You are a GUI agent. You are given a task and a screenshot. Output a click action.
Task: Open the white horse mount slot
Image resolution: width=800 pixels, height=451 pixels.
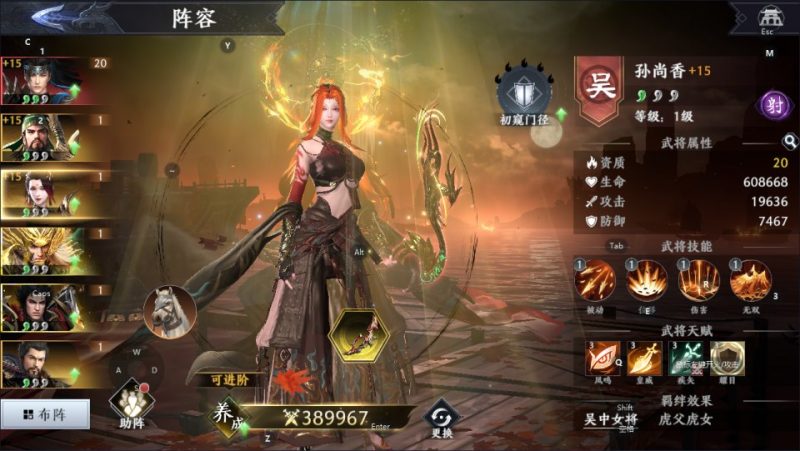coord(168,311)
